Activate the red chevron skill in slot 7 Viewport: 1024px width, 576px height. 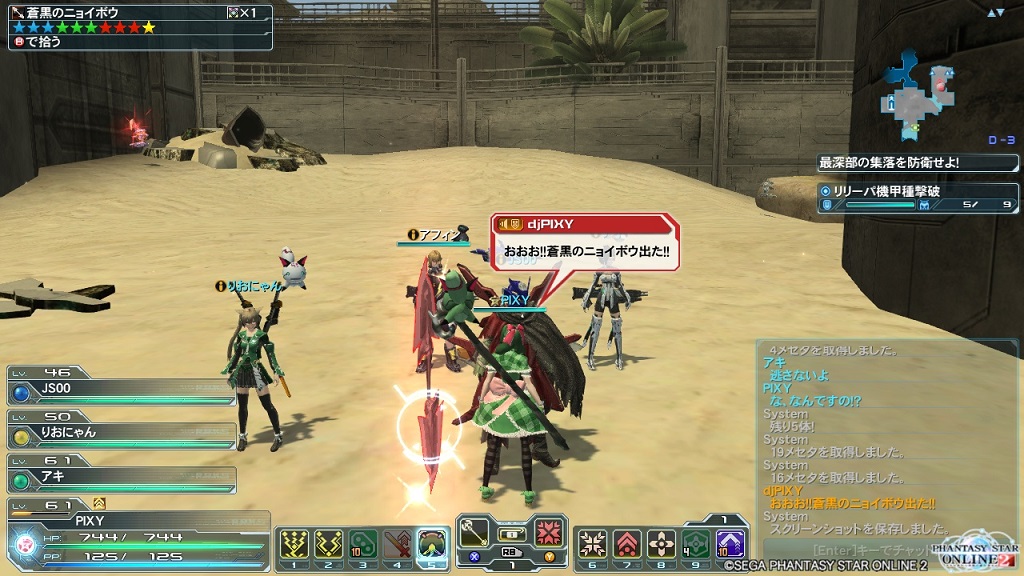click(x=627, y=544)
